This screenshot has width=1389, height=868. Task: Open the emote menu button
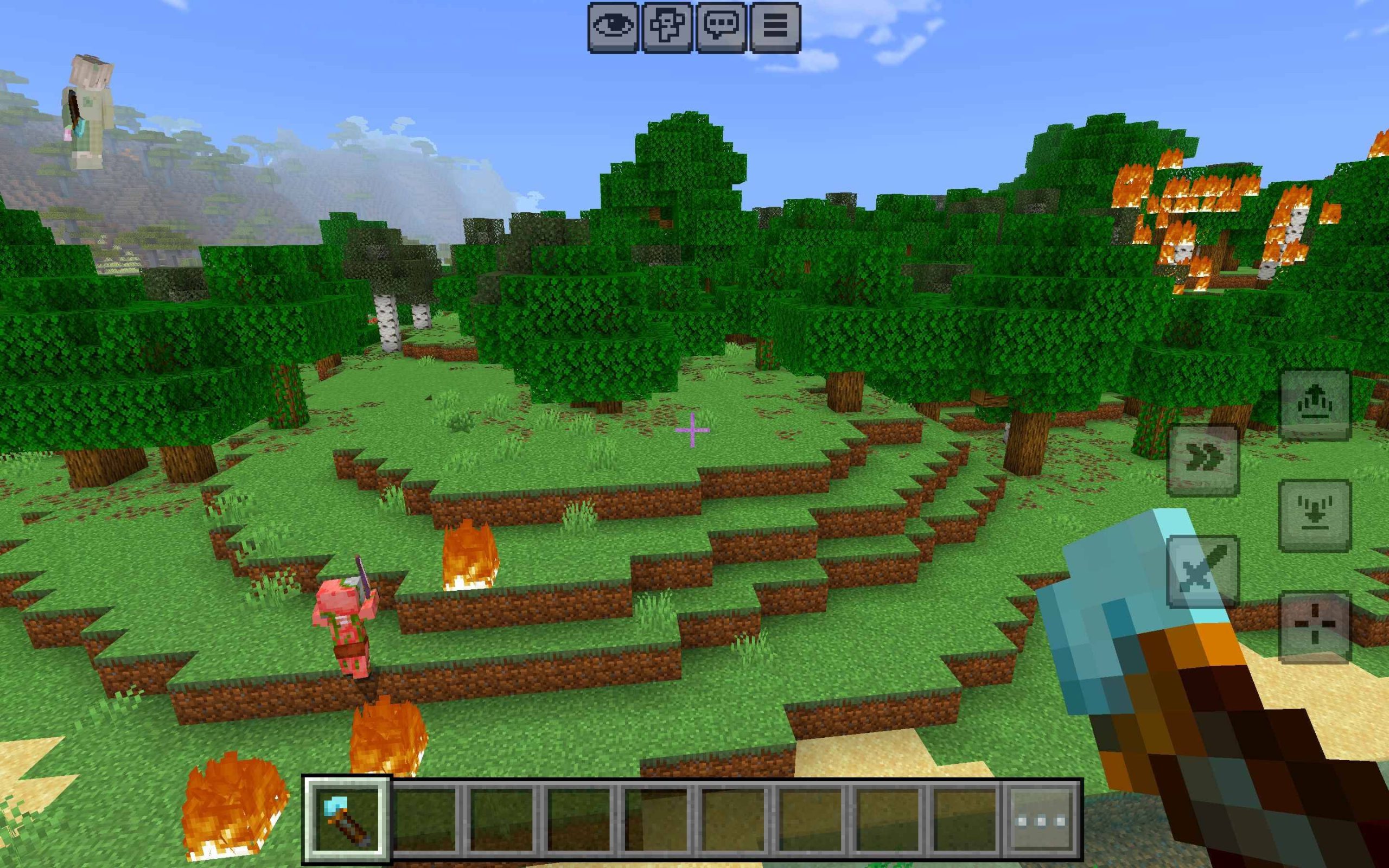point(667,27)
